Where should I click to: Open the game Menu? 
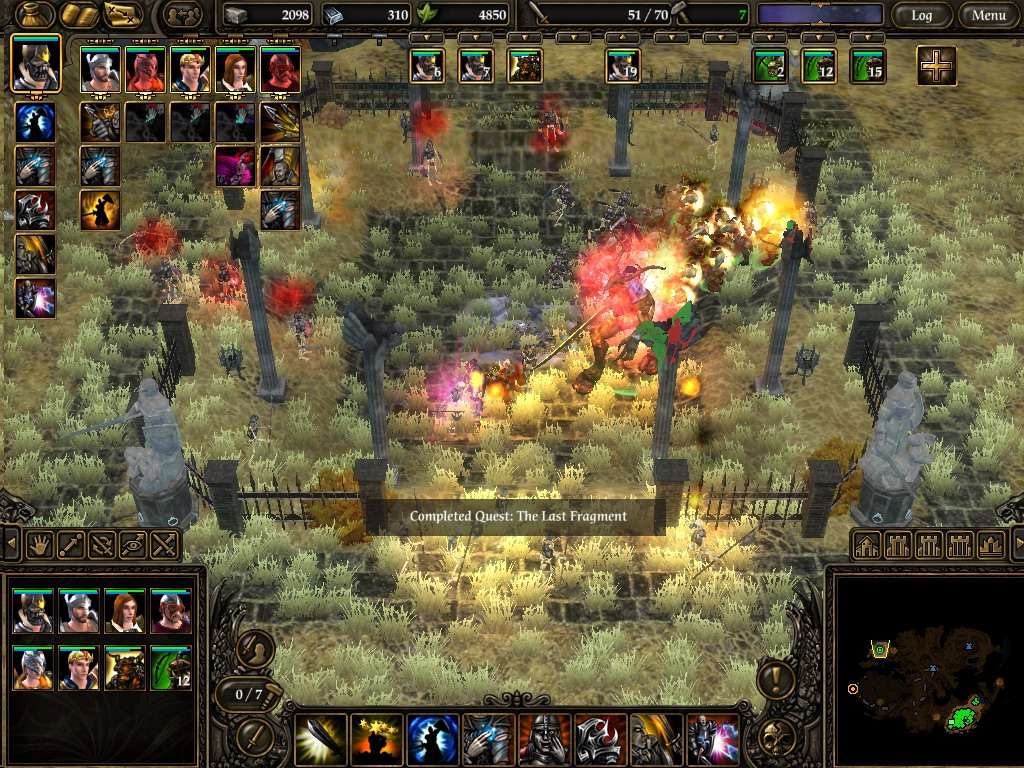[x=988, y=15]
